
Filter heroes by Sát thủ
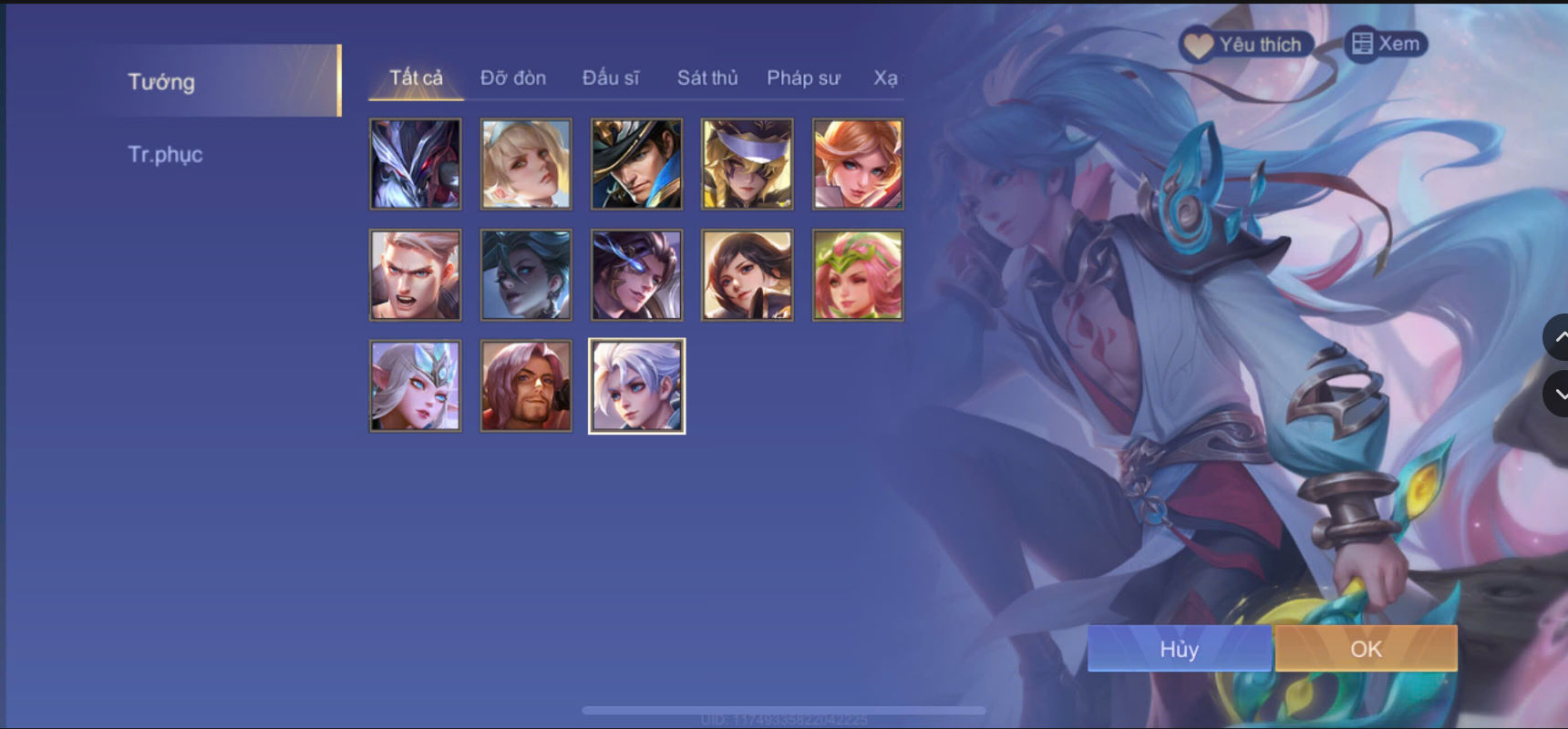pos(707,78)
